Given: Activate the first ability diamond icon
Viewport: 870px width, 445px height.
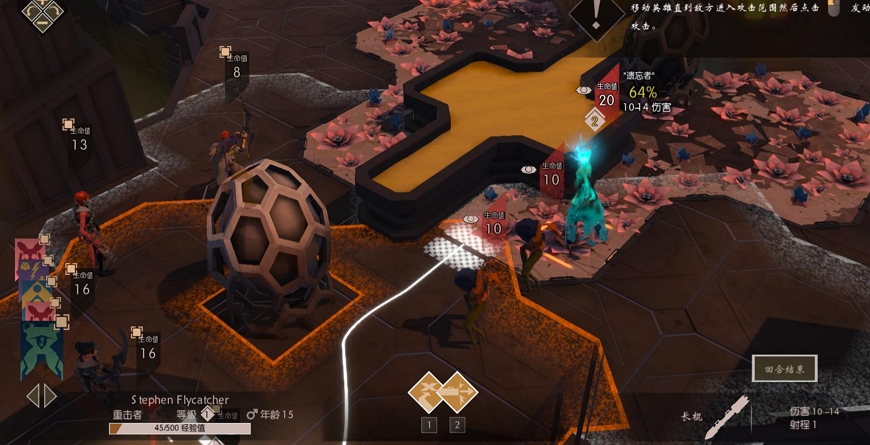Looking at the screenshot, I should pyautogui.click(x=429, y=392).
